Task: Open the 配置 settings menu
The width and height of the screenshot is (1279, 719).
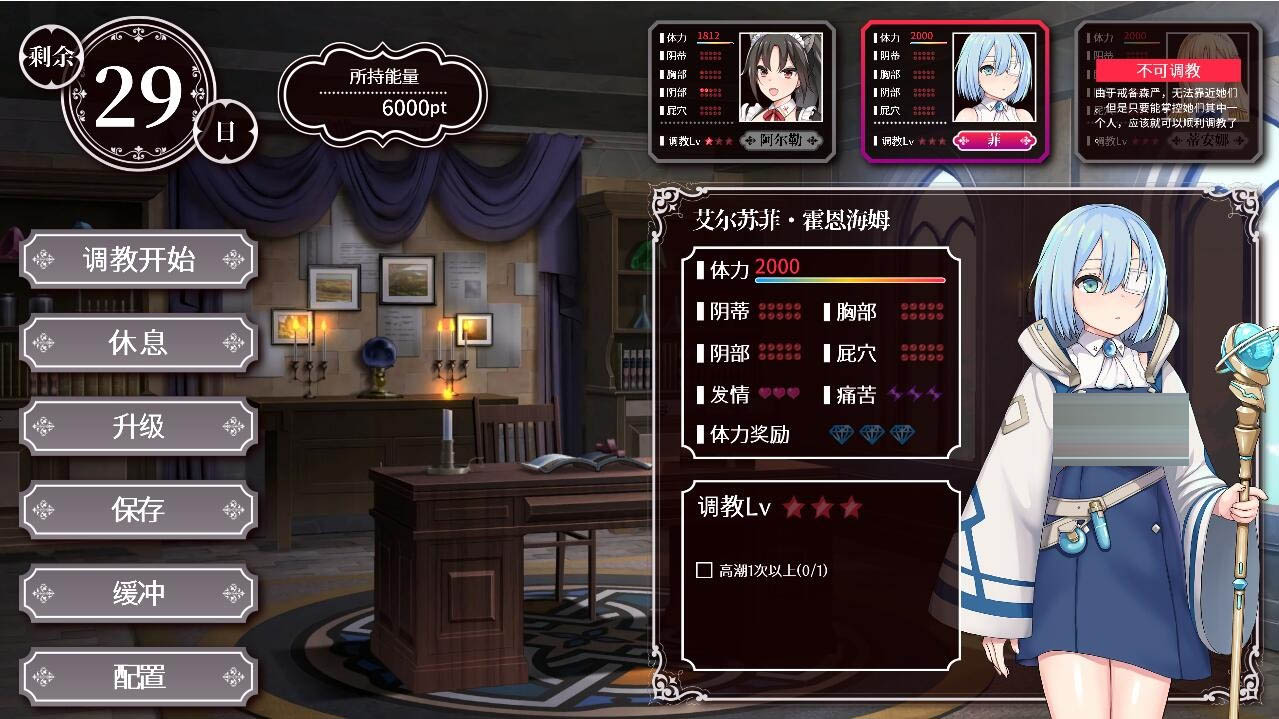Action: pyautogui.click(x=138, y=677)
